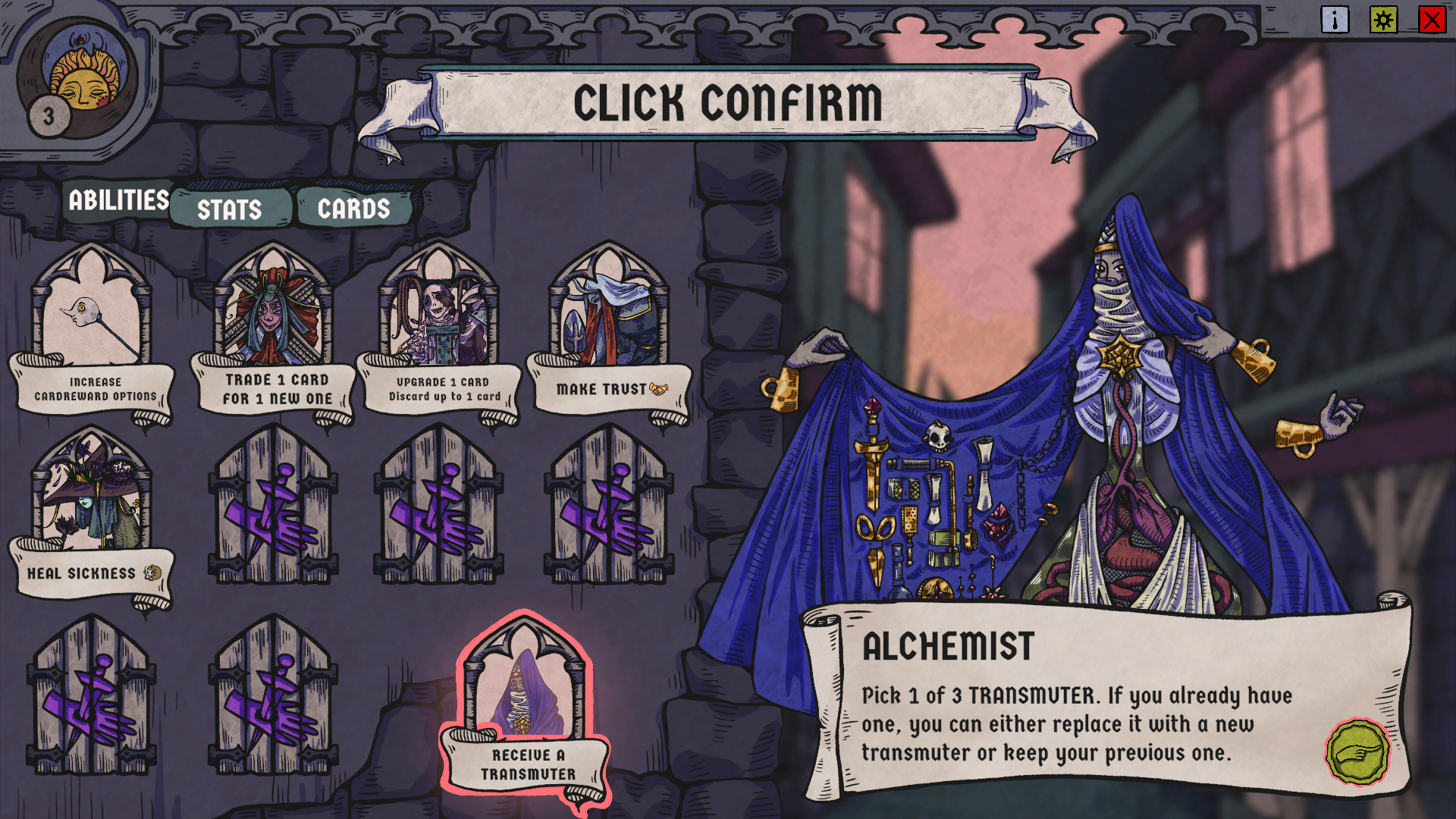Select the Heal Sickness ability
Screen dimensions: 1456x819
pos(91,516)
